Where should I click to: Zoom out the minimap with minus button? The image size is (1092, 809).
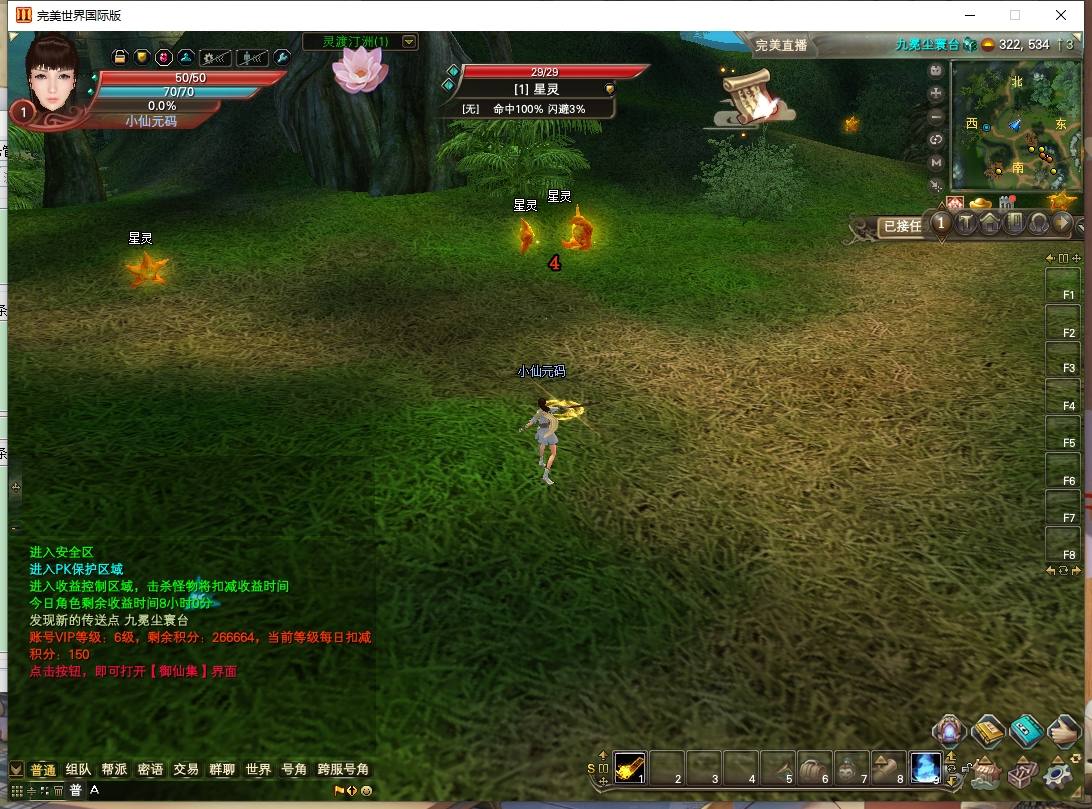(936, 116)
